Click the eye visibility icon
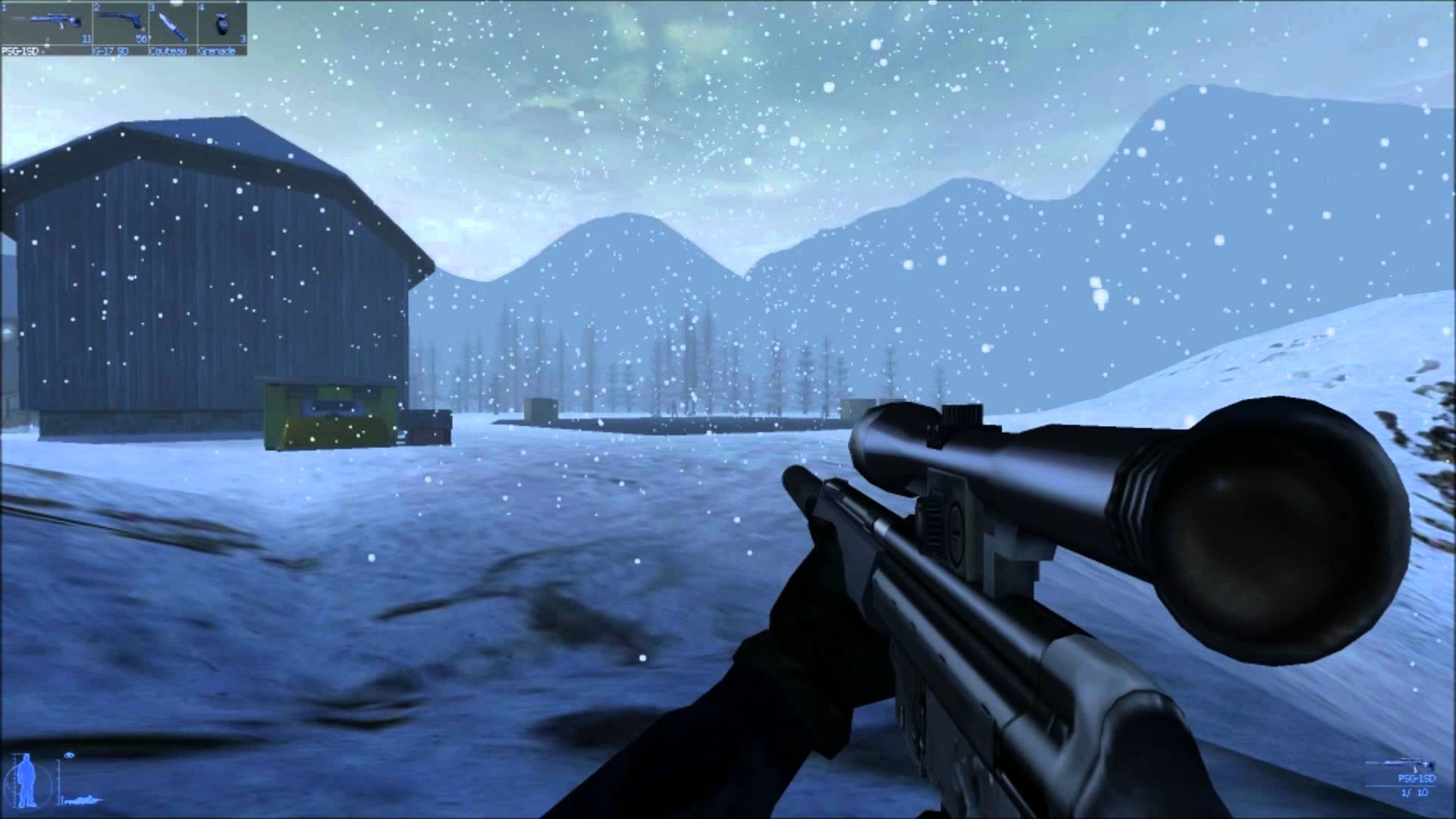 71,755
